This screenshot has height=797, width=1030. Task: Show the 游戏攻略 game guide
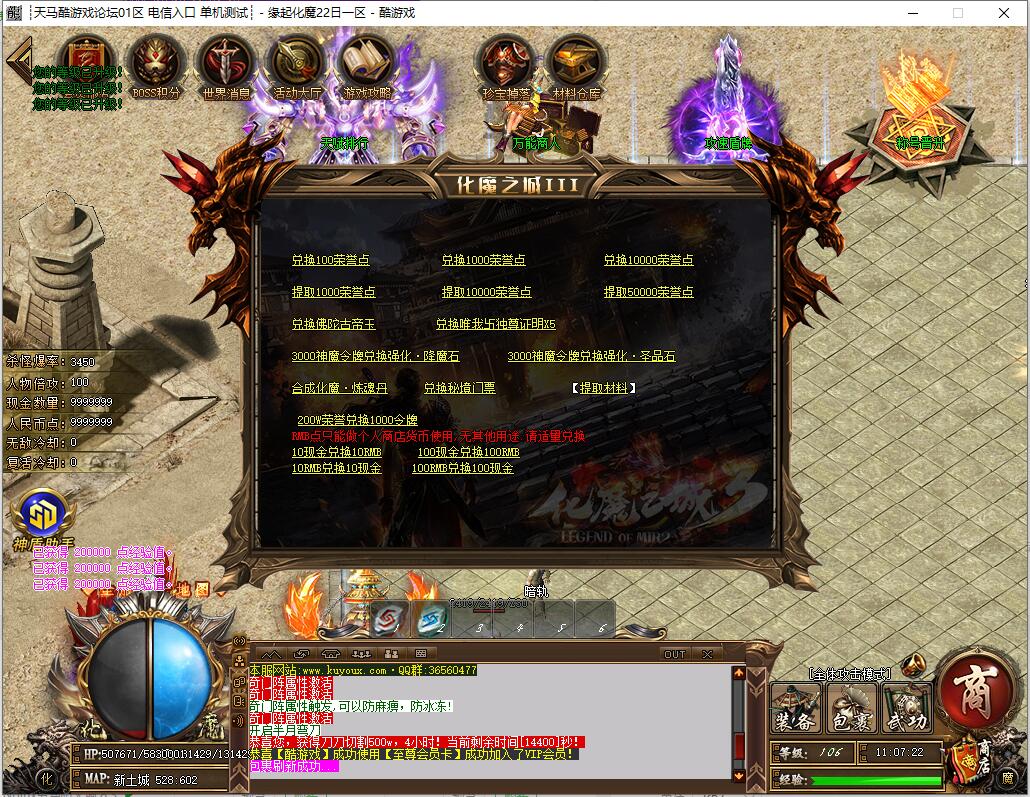point(368,66)
